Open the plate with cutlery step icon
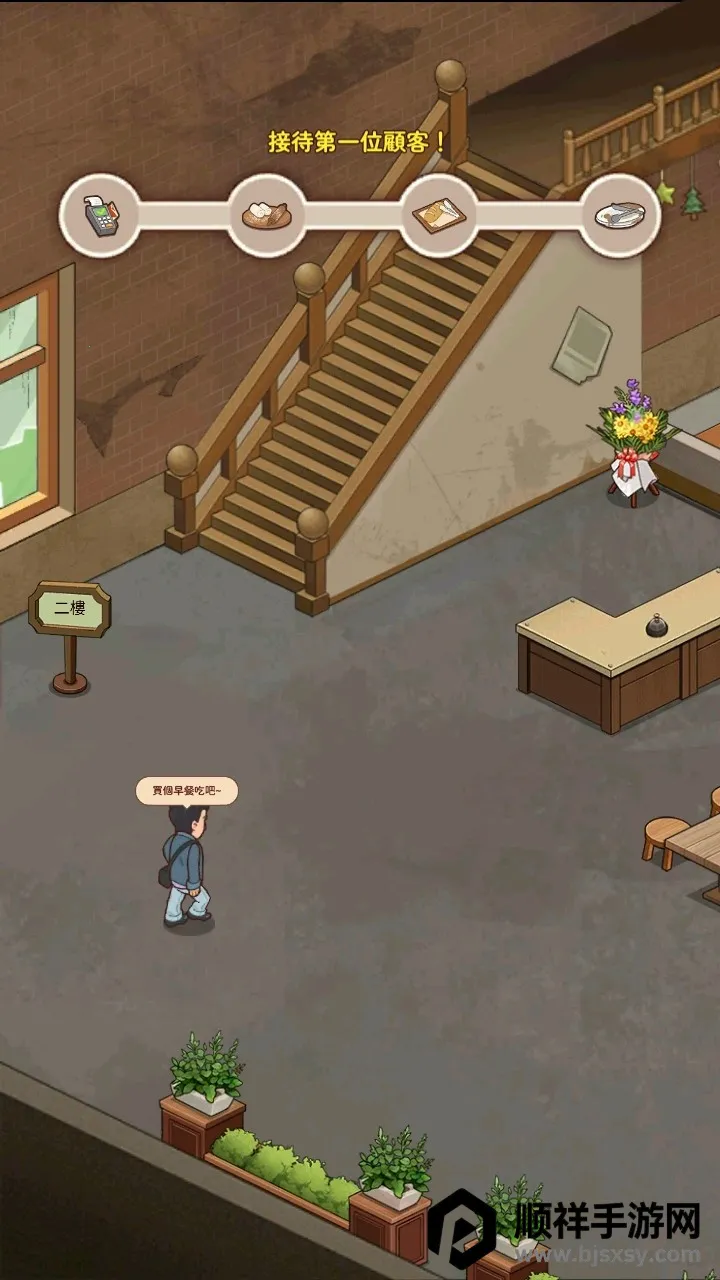 click(x=620, y=215)
